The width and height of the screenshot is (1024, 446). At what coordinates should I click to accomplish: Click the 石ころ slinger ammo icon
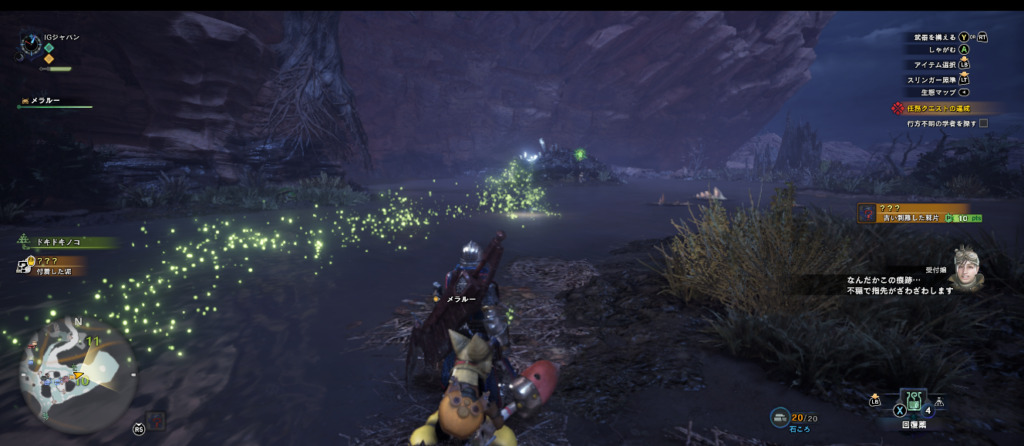coord(778,416)
